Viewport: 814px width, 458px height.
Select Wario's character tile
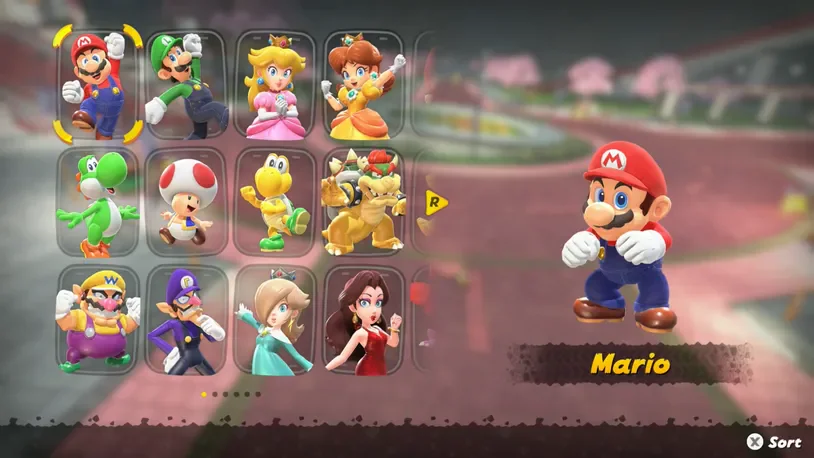point(98,320)
